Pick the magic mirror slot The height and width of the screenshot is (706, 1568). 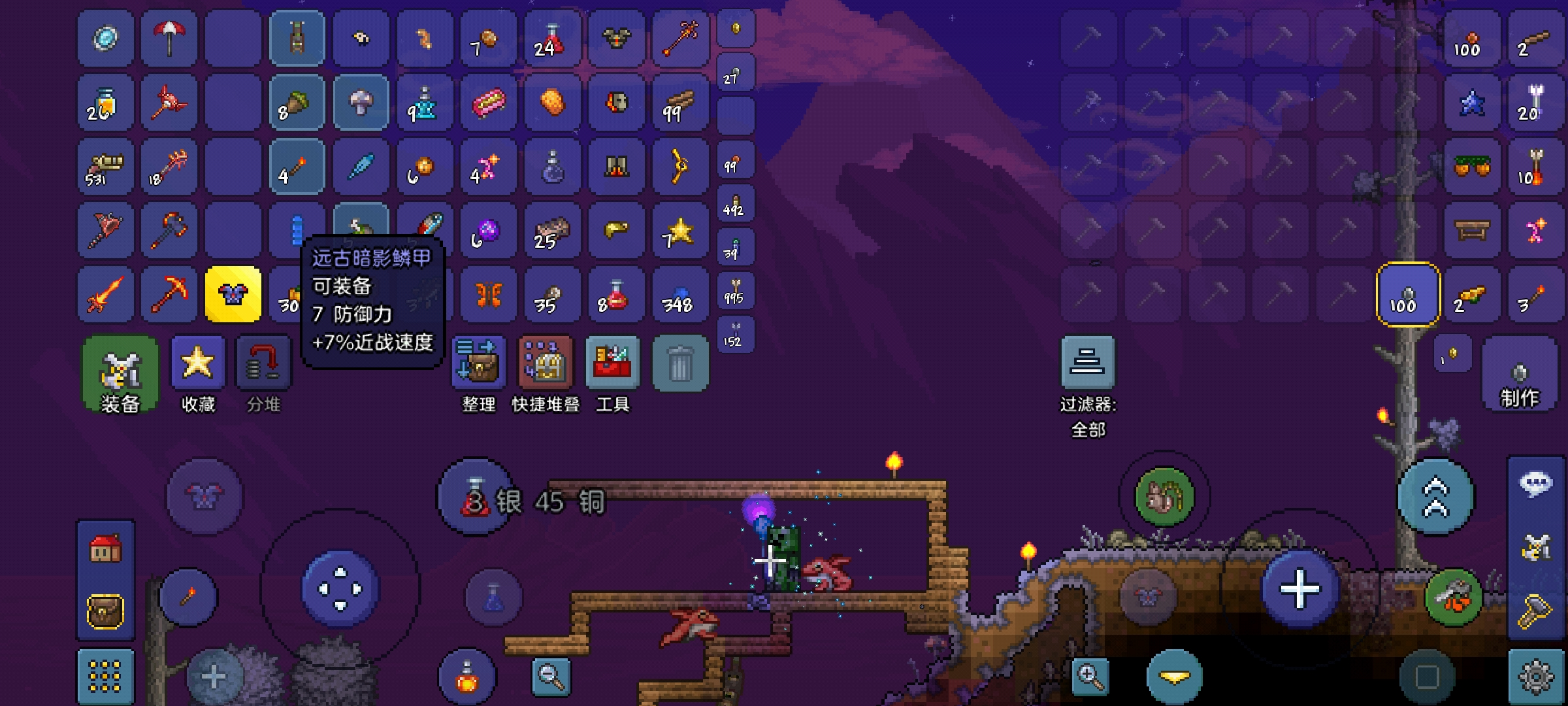coord(105,39)
